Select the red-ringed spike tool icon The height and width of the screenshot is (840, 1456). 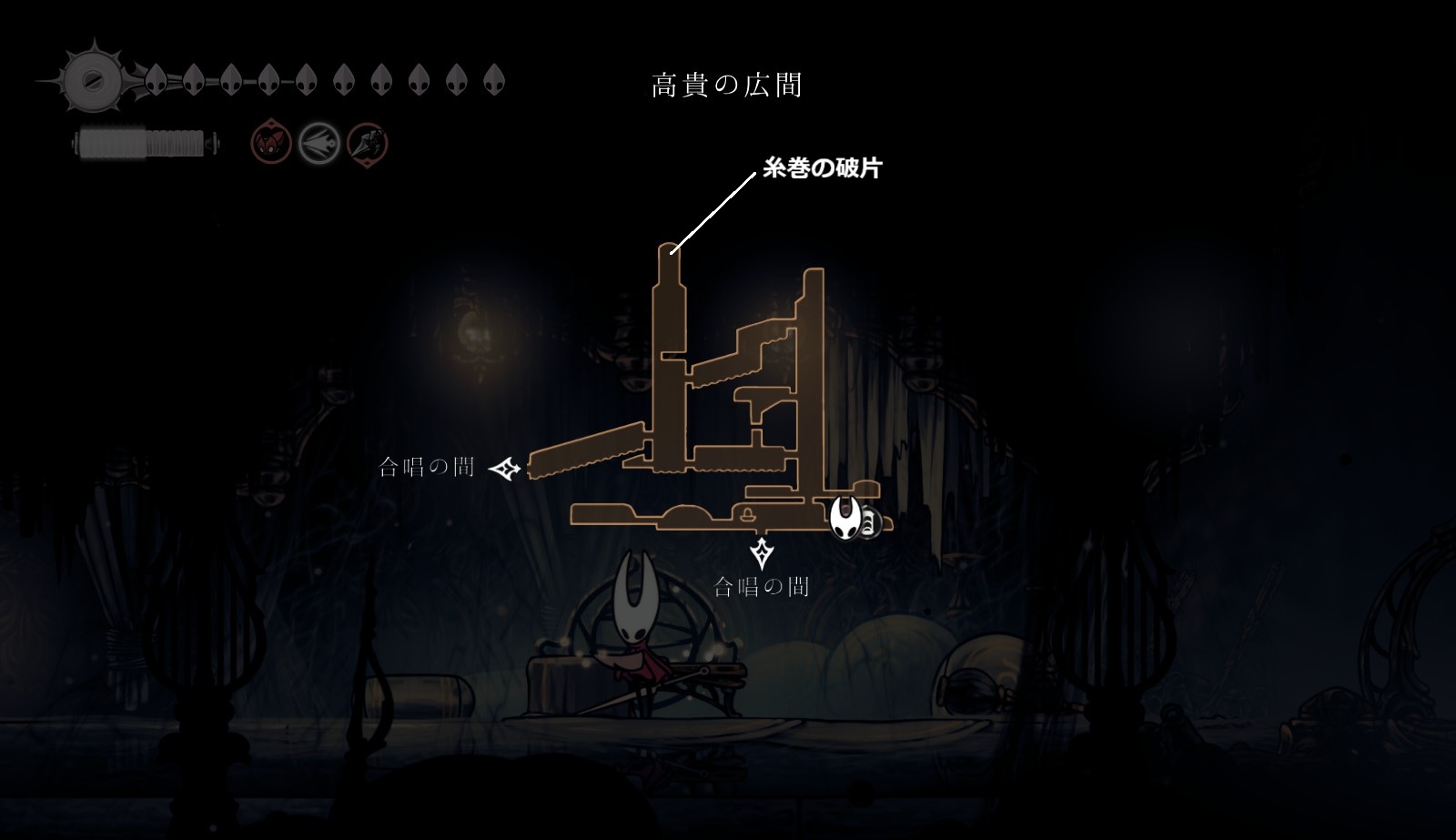(368, 143)
